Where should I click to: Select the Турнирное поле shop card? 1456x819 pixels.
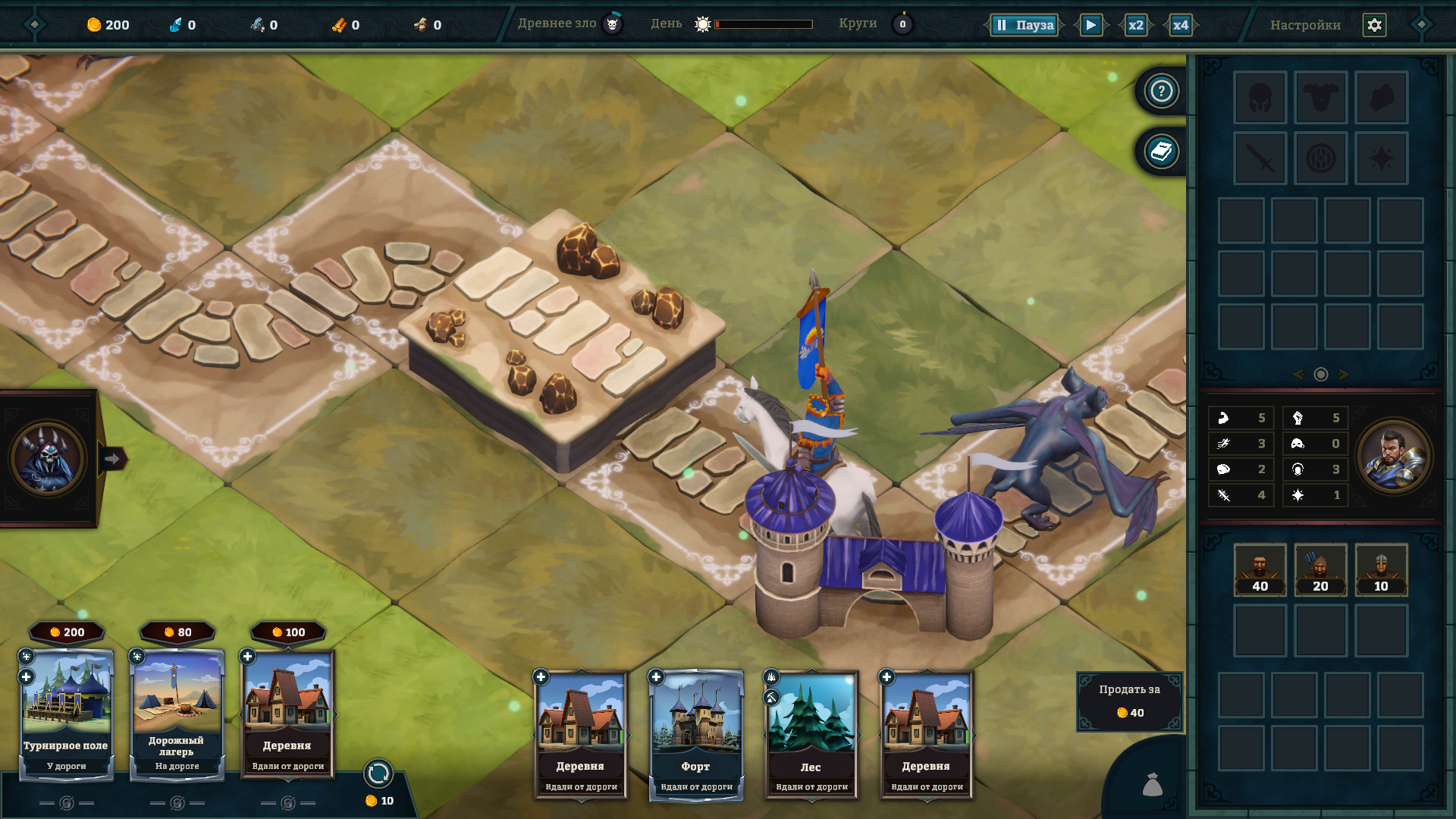pos(66,713)
